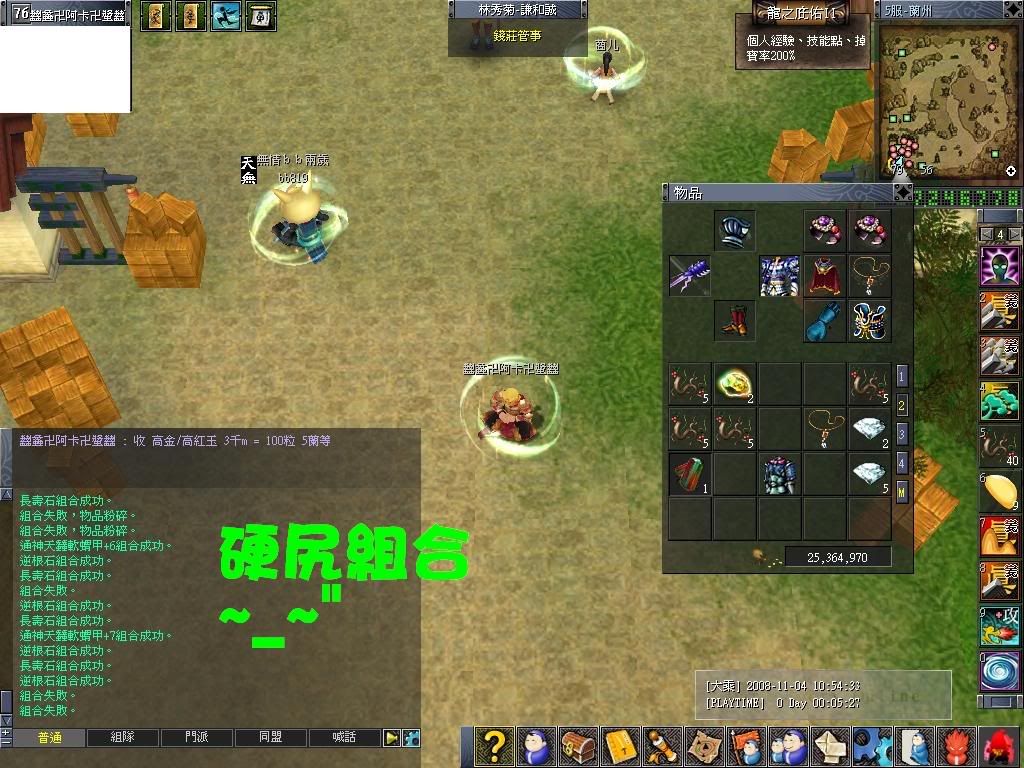
Task: Select the glowing yellow stone item
Action: (735, 384)
